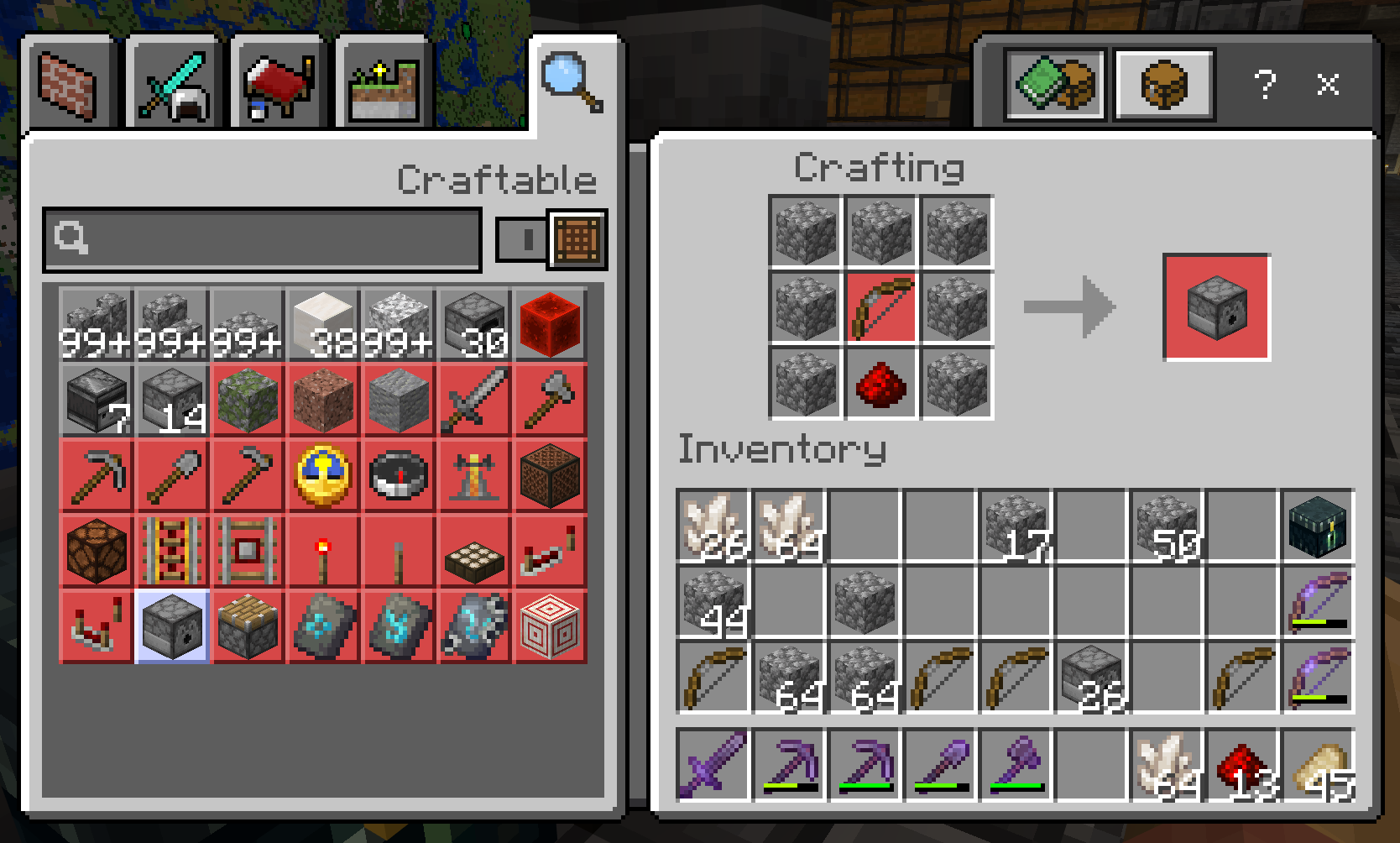Screen dimensions: 1400x843
Task: Open the magnifying glass search tab
Action: 573,82
